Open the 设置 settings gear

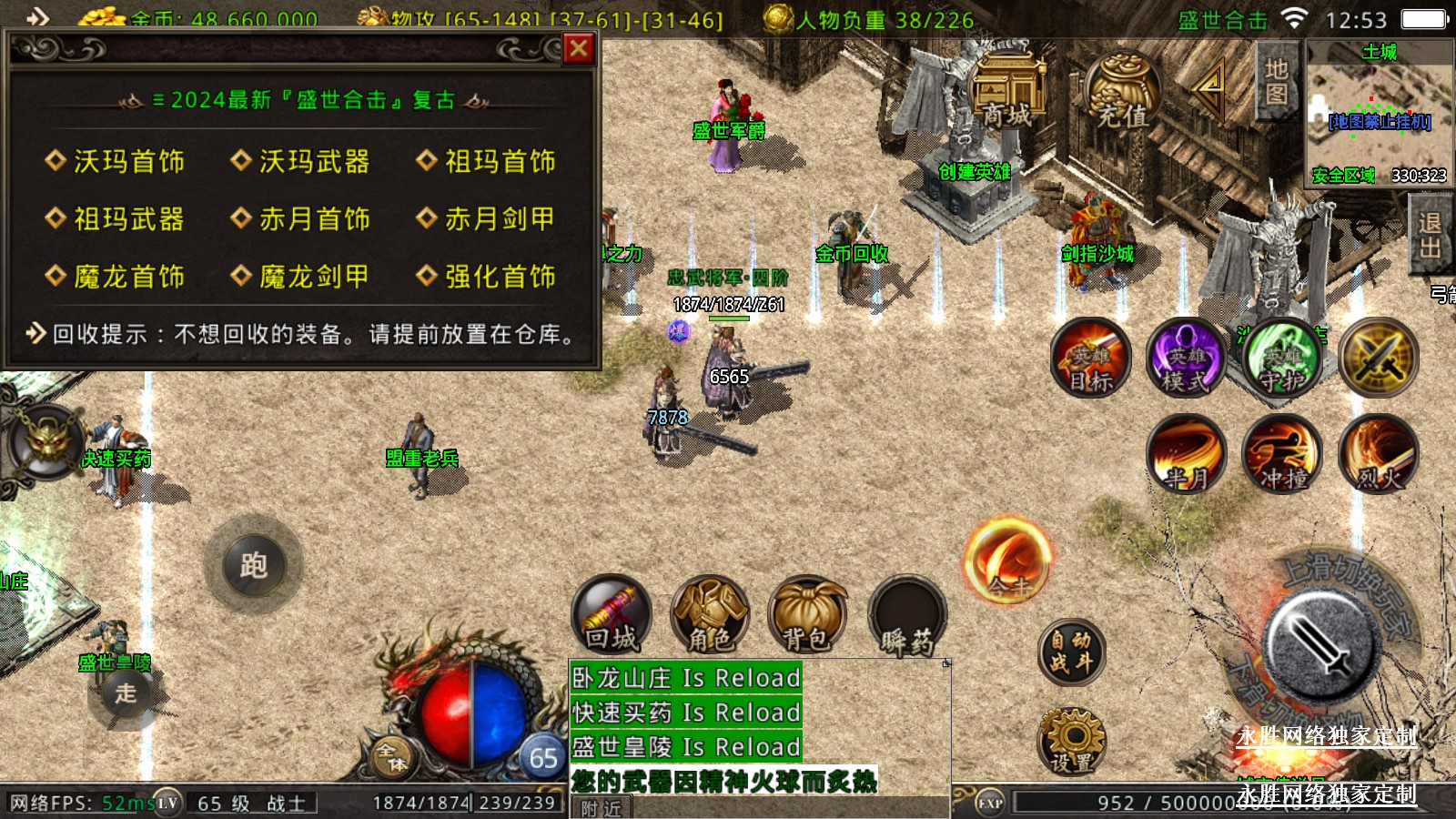pyautogui.click(x=1071, y=741)
